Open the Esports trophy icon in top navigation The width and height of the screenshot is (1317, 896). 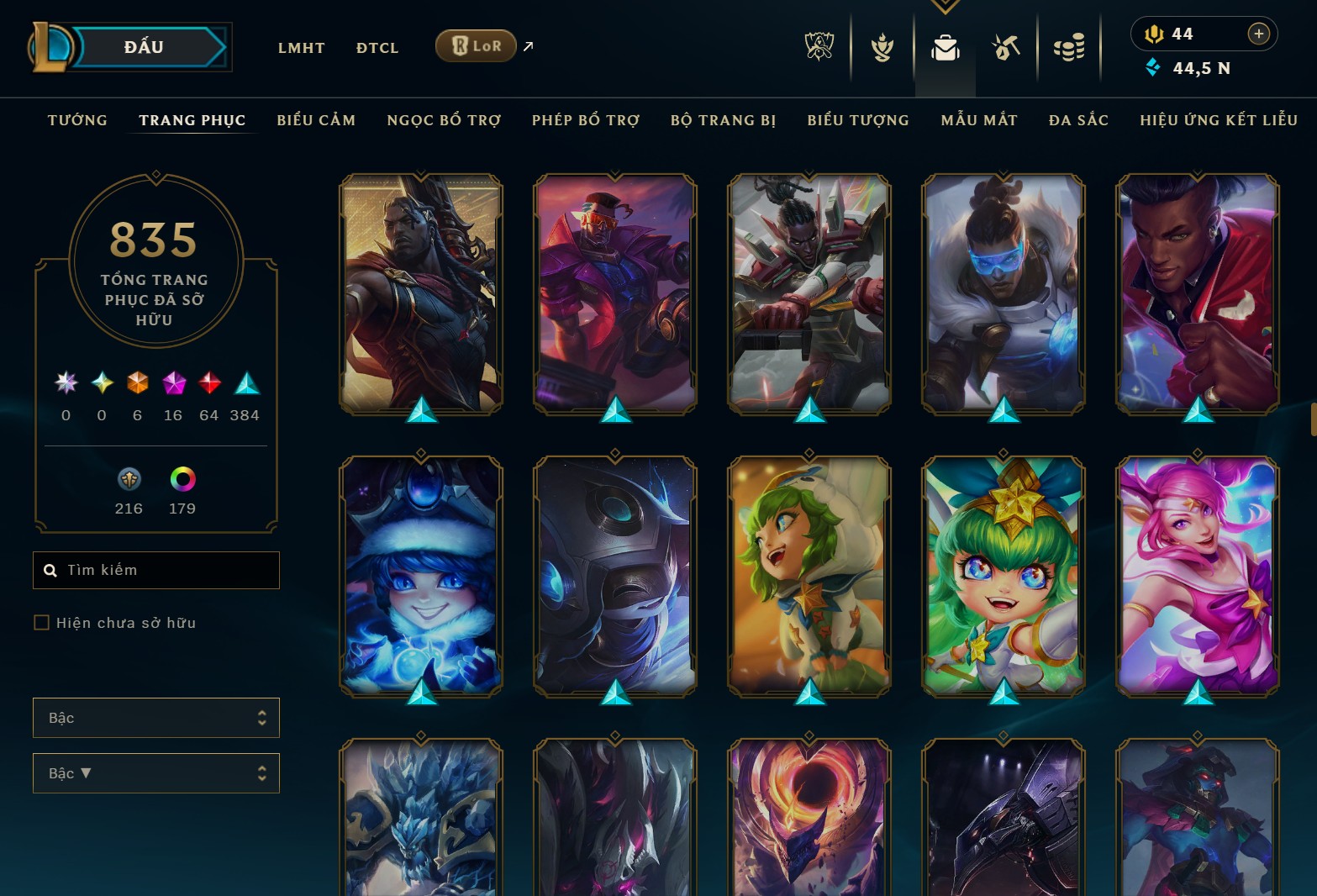(x=818, y=48)
